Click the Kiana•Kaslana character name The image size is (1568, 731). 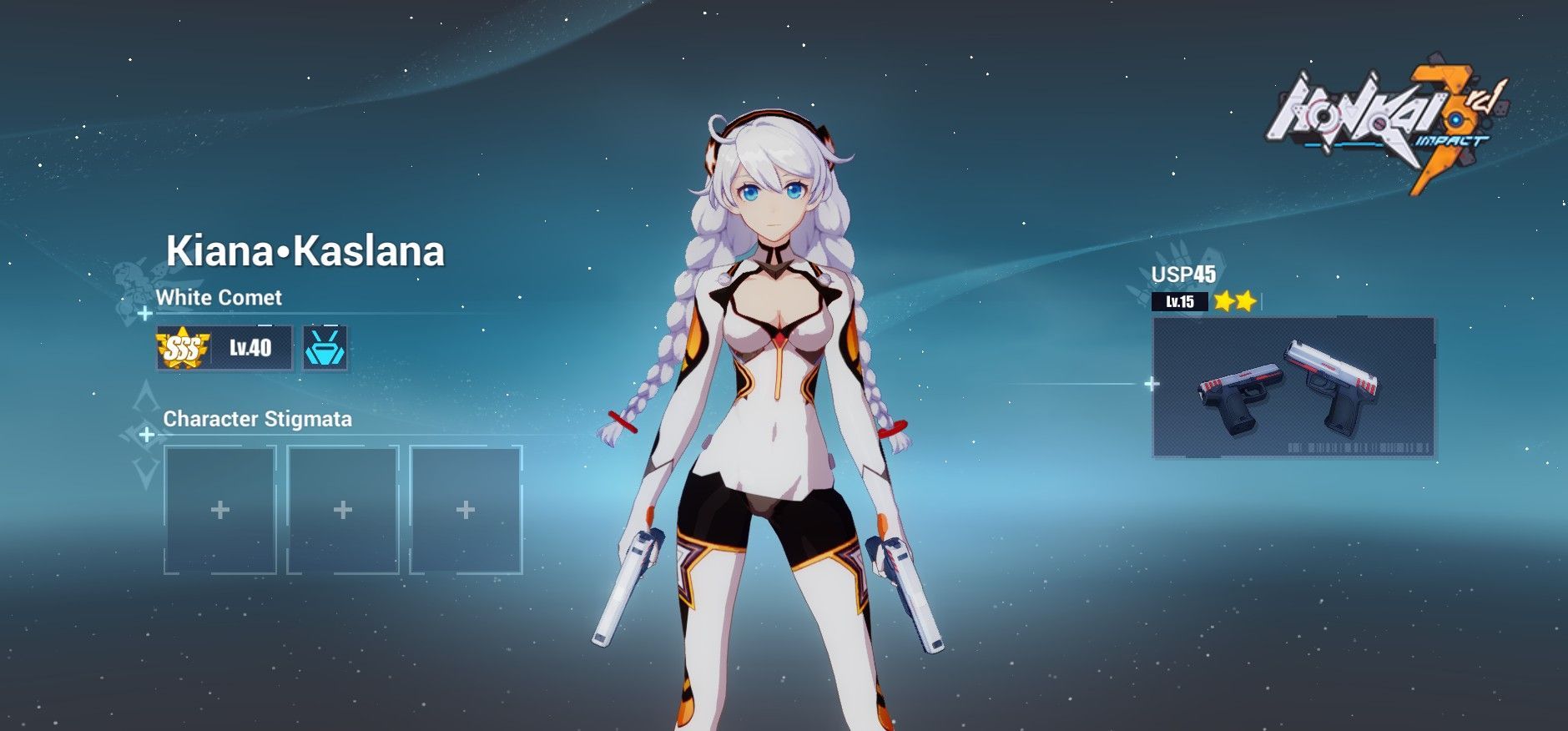[x=306, y=252]
